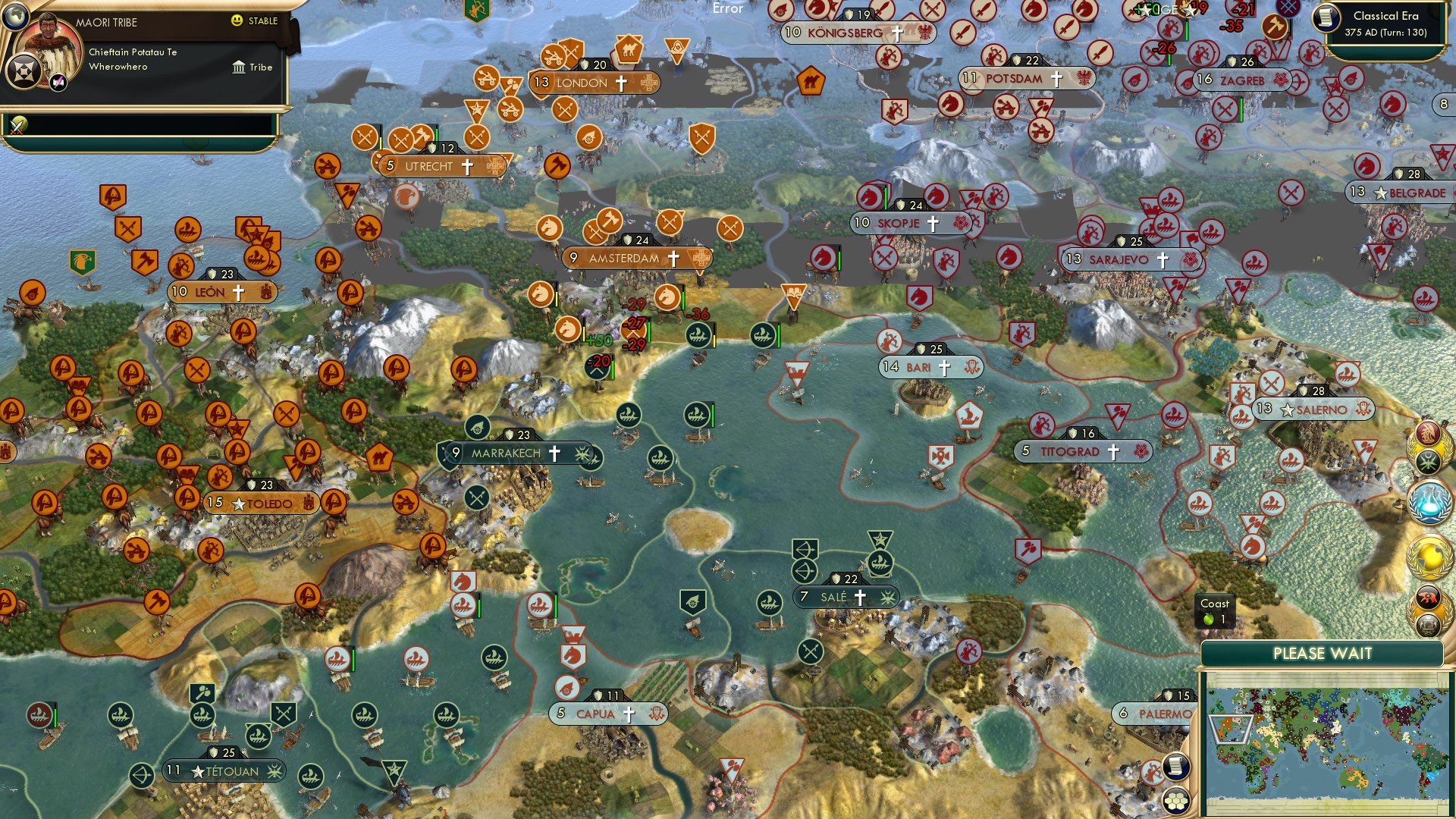Open the globe menu icon
Screen dimensions: 1456x819
pos(15,15)
